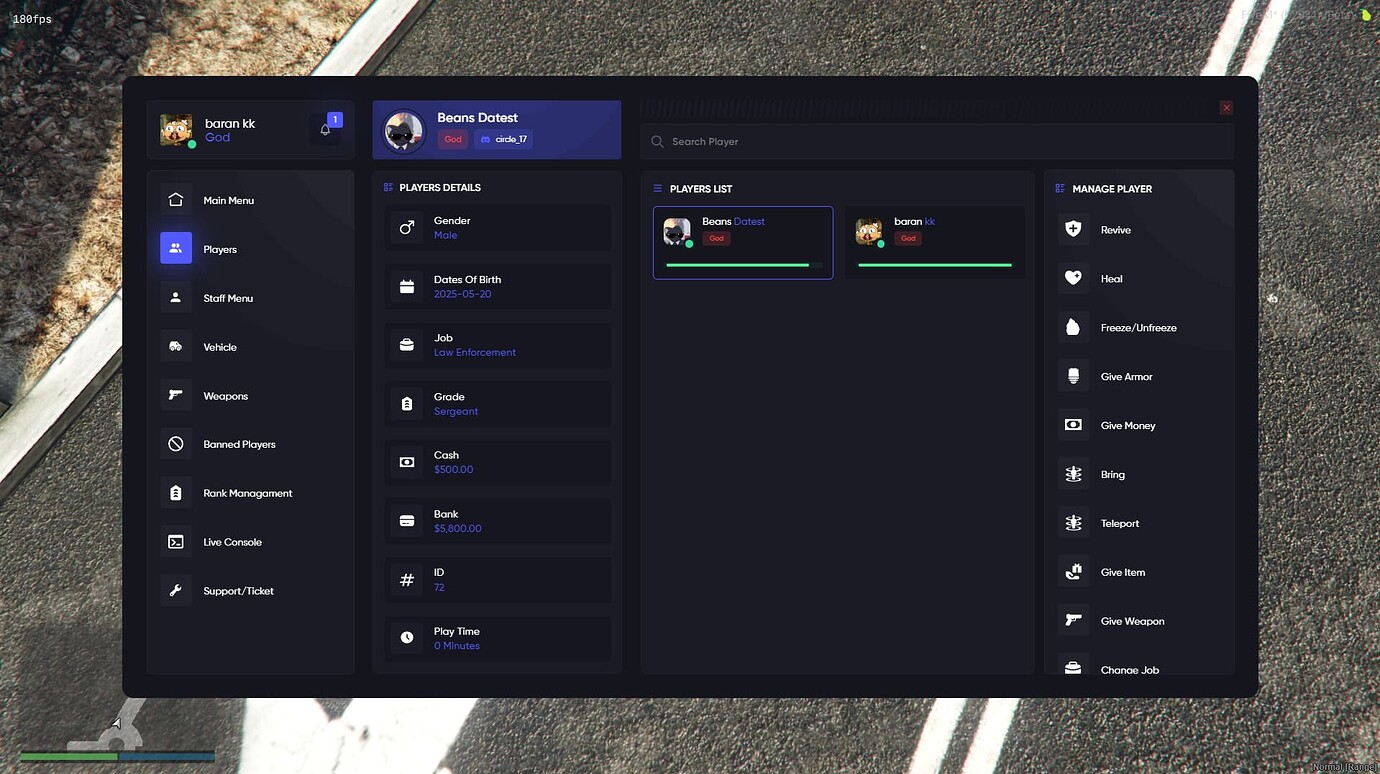Viewport: 1380px width, 774px height.
Task: Click the search magnifier icon
Action: [x=657, y=141]
